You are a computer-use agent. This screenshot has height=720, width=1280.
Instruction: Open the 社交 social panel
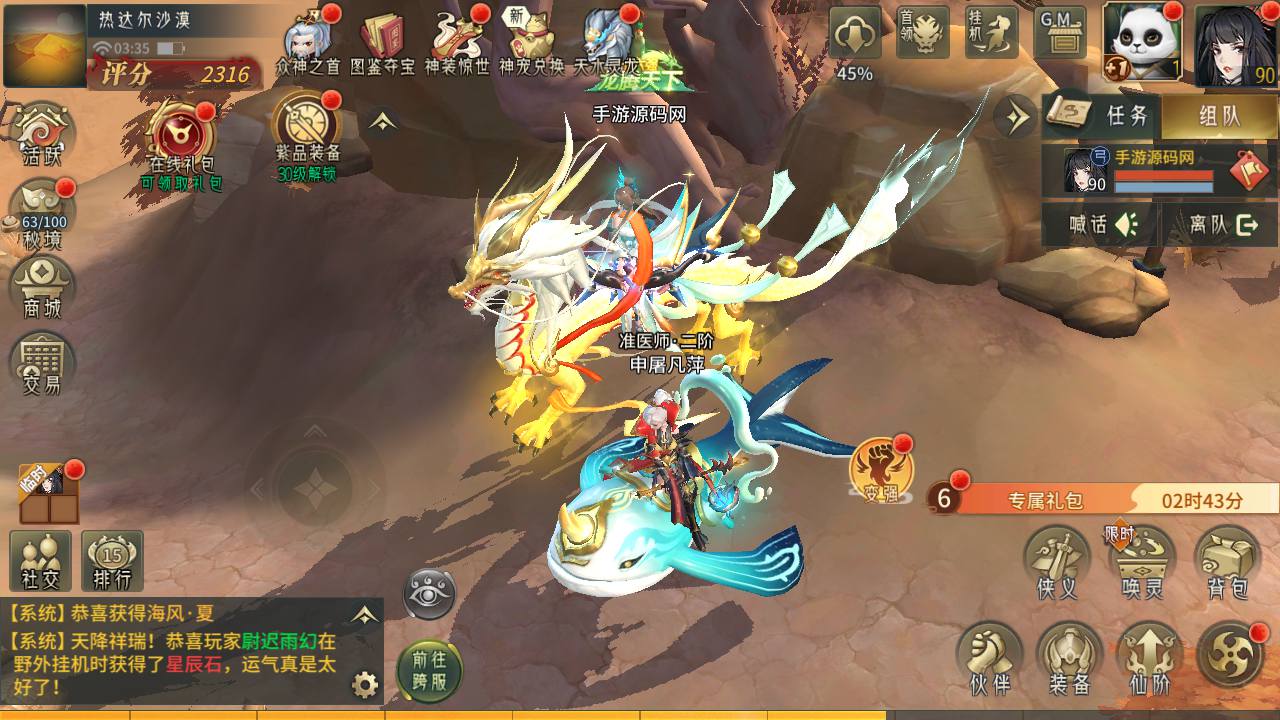pyautogui.click(x=40, y=560)
